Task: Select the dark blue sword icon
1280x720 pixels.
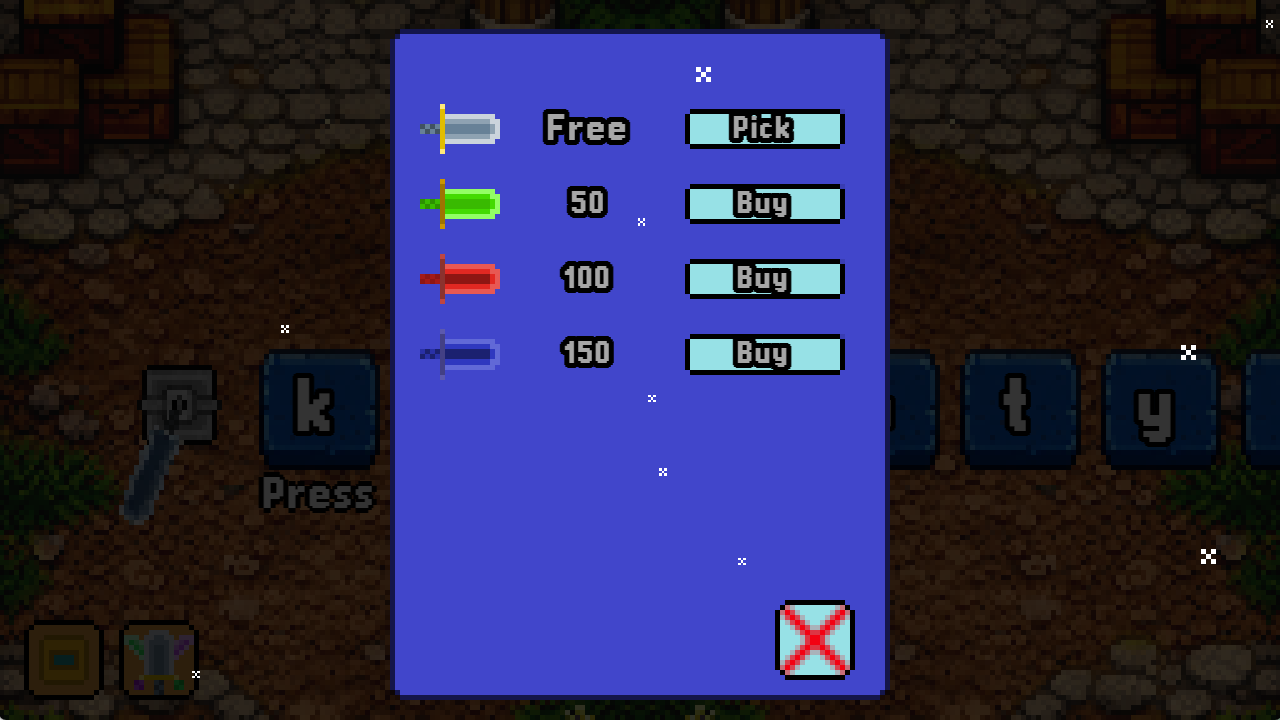Action: (x=462, y=353)
